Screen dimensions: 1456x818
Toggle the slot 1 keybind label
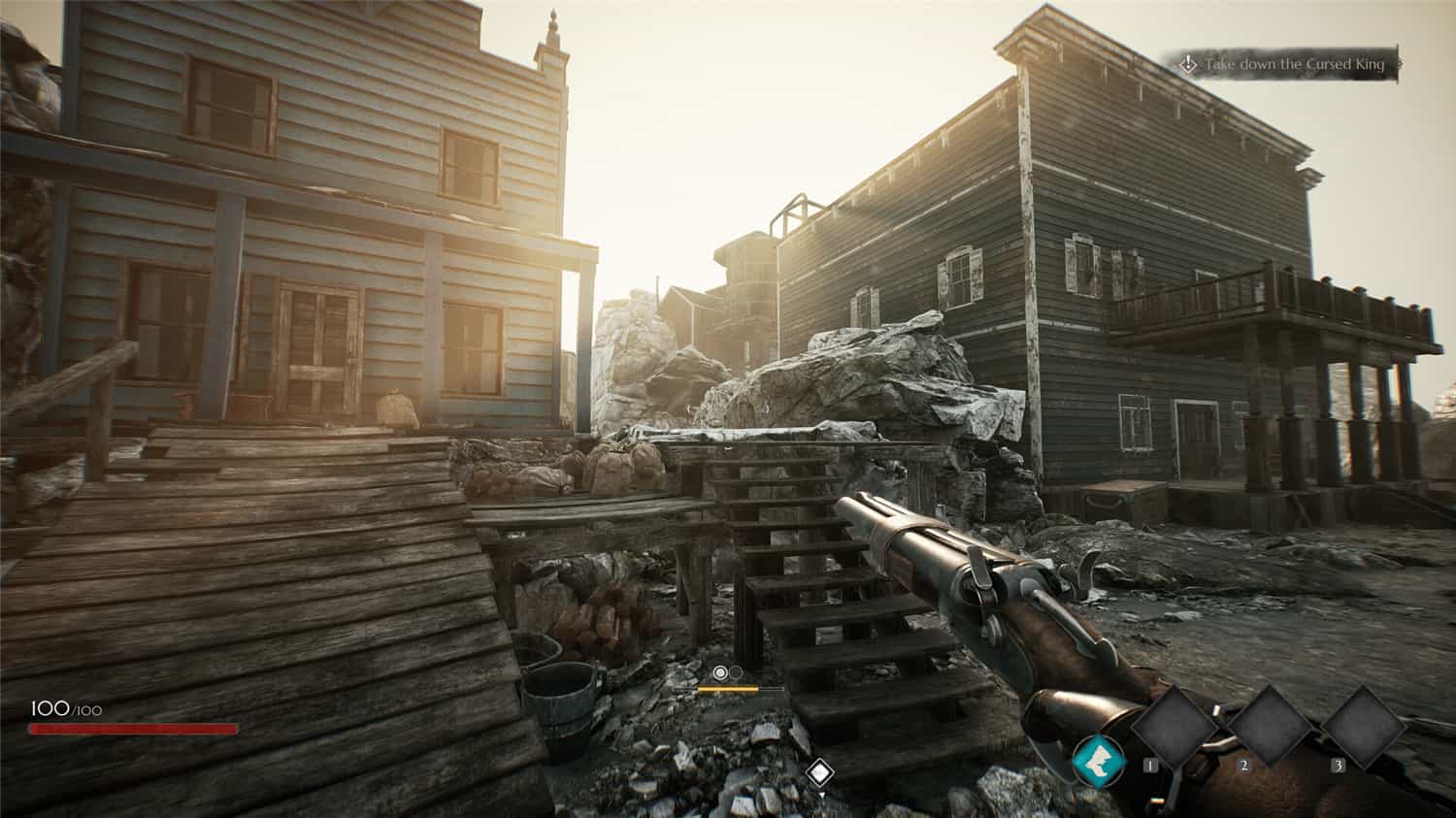click(x=1150, y=765)
